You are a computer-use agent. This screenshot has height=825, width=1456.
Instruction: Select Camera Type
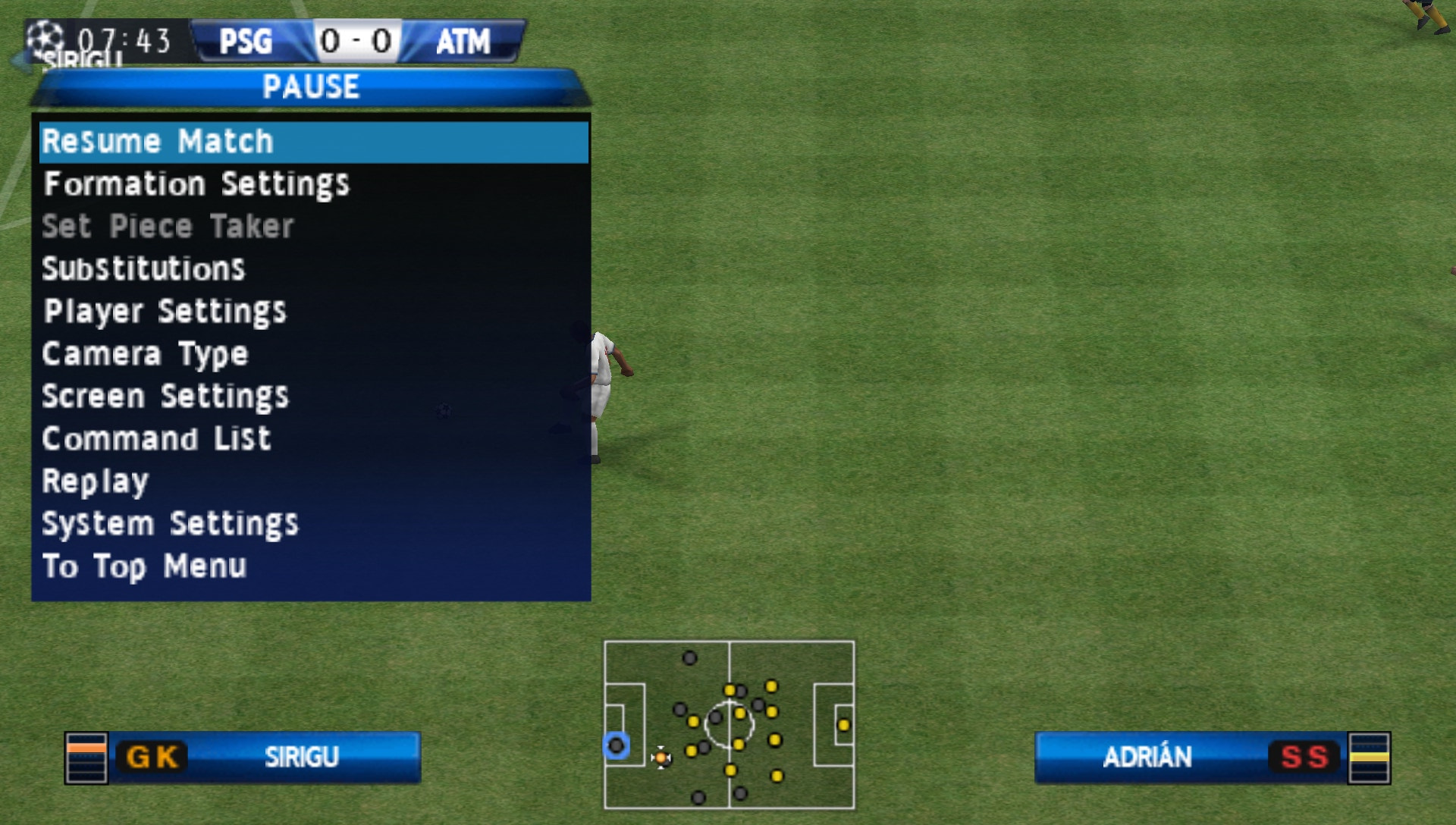click(x=145, y=354)
